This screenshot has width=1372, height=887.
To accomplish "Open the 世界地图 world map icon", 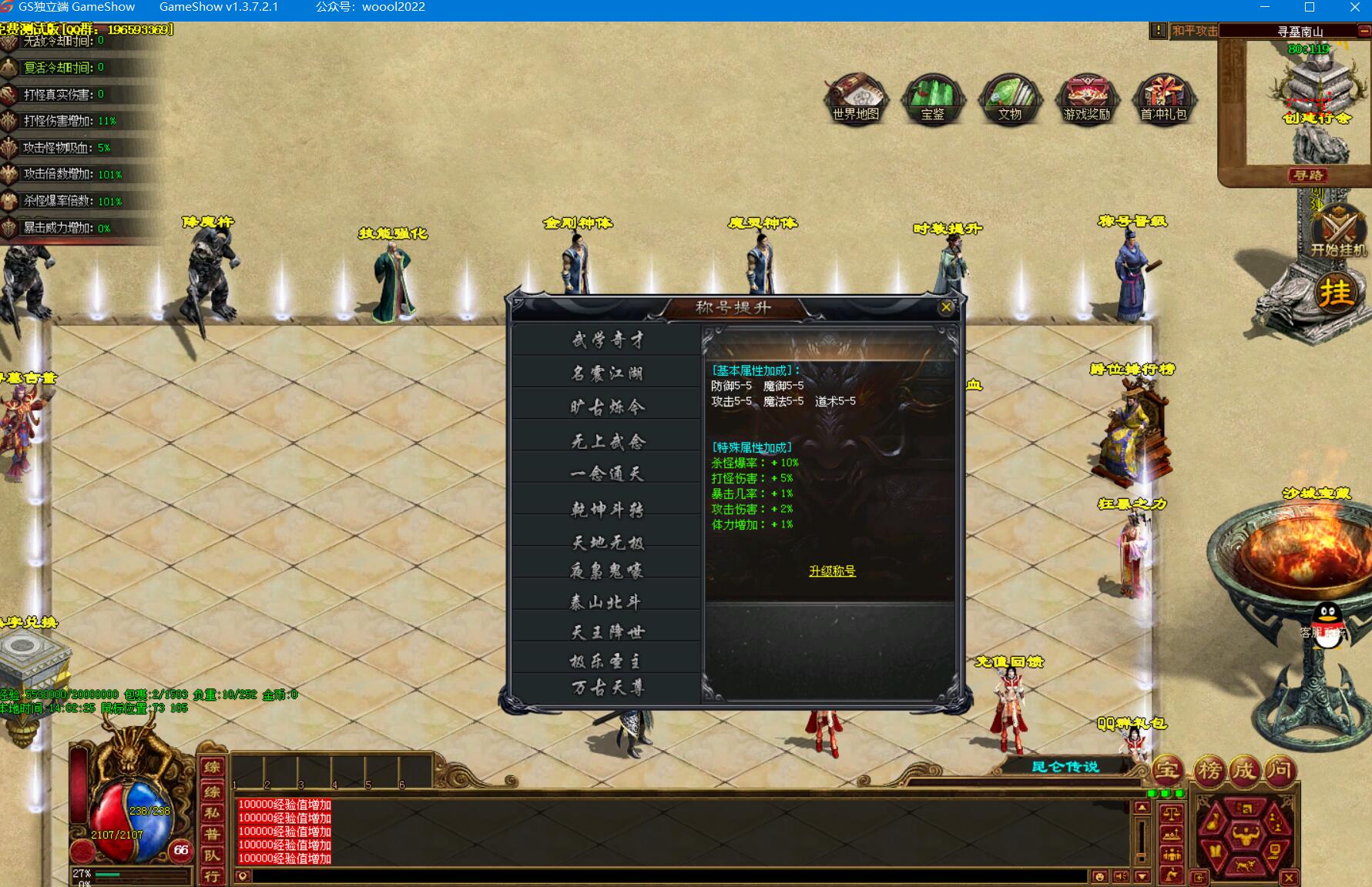I will click(856, 99).
